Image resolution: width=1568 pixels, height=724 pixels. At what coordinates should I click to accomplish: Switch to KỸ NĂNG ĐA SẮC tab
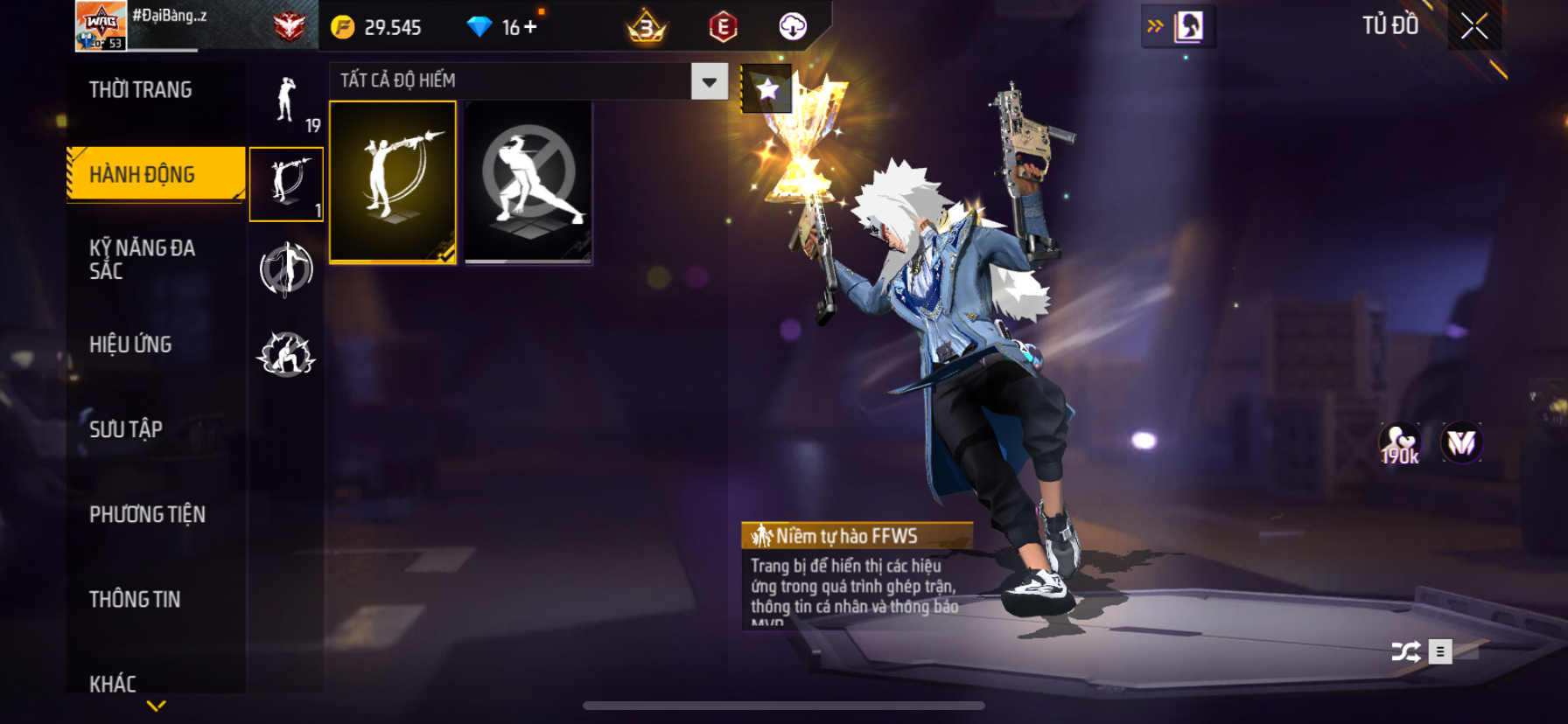point(143,259)
